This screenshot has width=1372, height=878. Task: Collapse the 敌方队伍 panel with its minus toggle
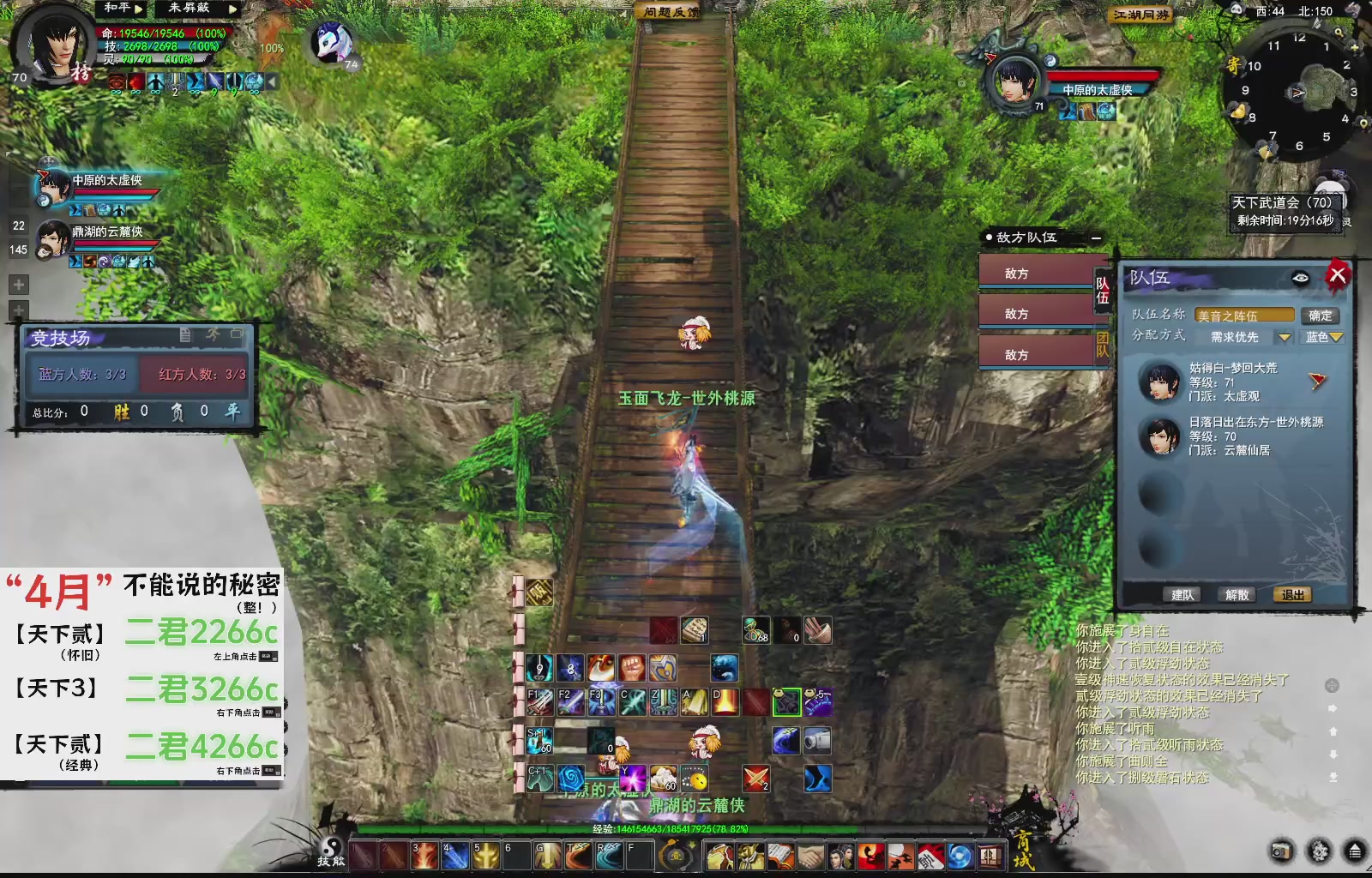(x=1095, y=238)
